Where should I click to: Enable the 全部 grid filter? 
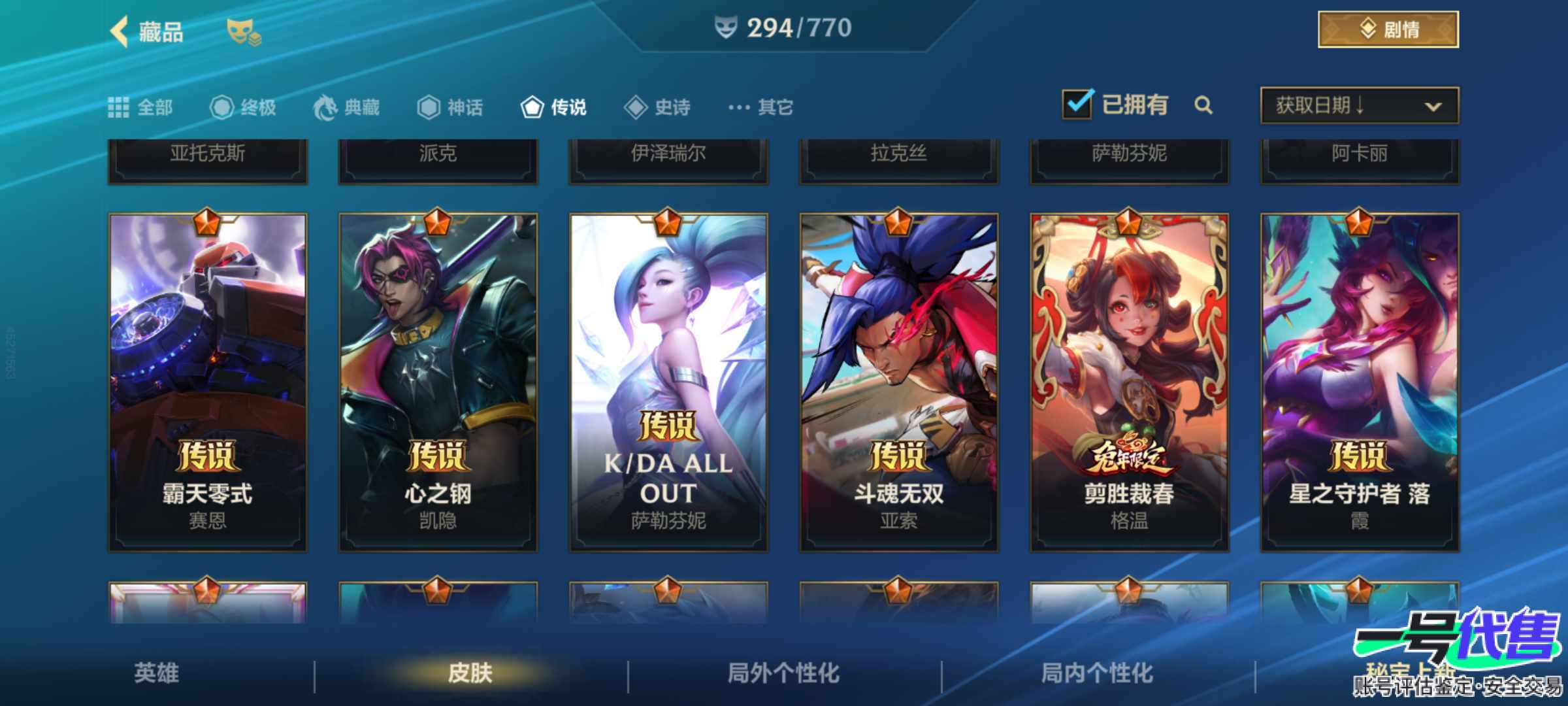[x=120, y=107]
